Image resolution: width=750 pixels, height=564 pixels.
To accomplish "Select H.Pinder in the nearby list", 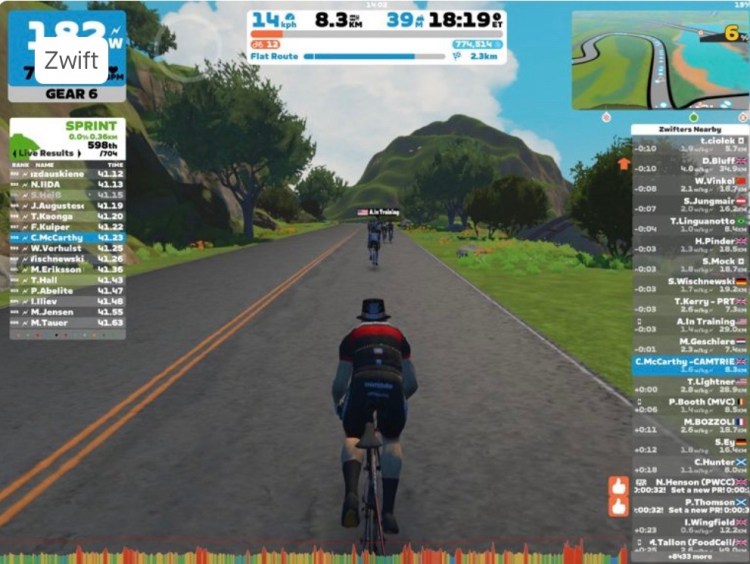I will coord(690,246).
